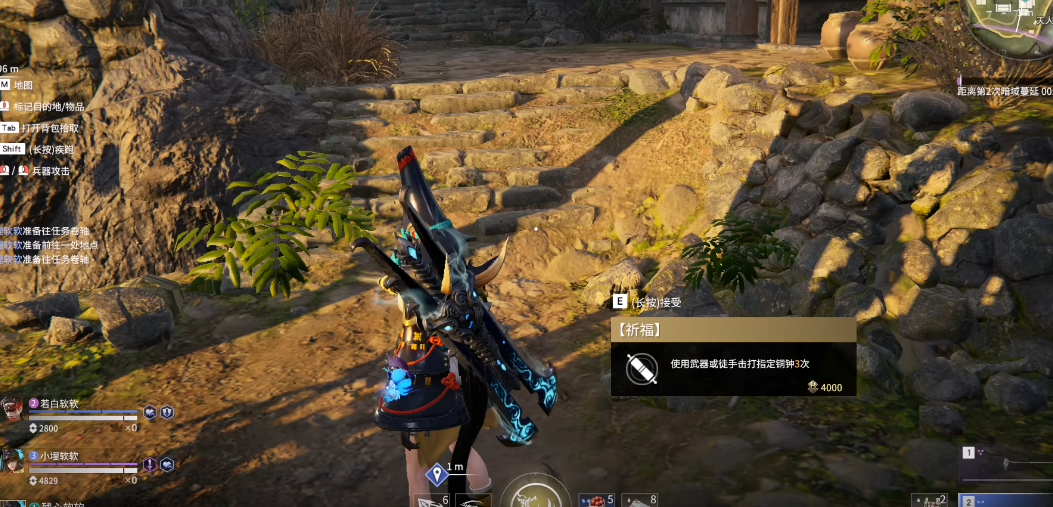1053x507 pixels.
Task: Select the 祈福 quest scroll card
Action: tap(733, 358)
